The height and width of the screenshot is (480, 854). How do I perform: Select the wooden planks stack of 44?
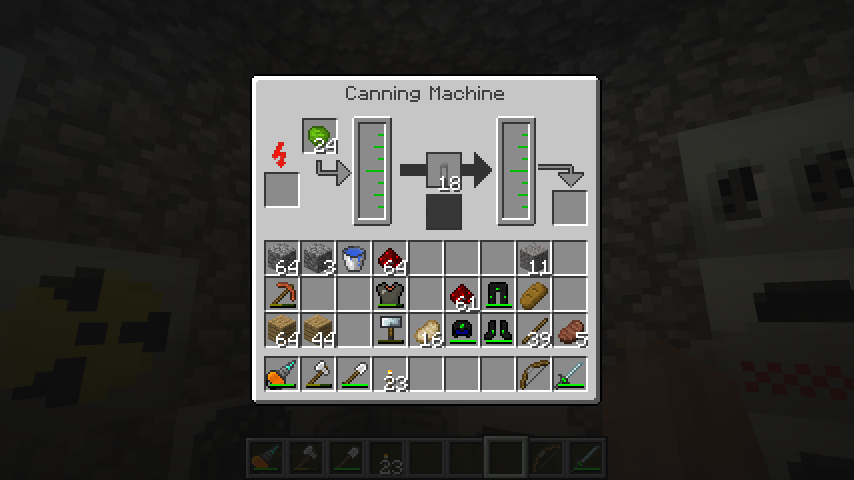pyautogui.click(x=319, y=331)
